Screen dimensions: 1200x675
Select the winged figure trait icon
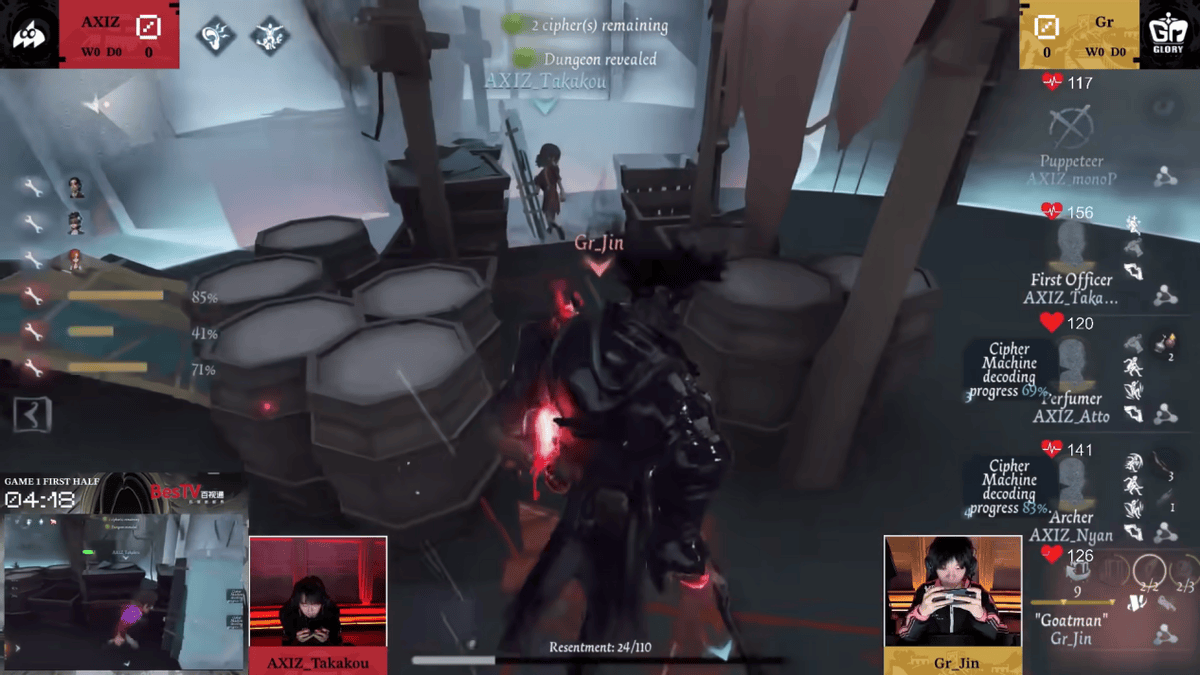tap(269, 36)
